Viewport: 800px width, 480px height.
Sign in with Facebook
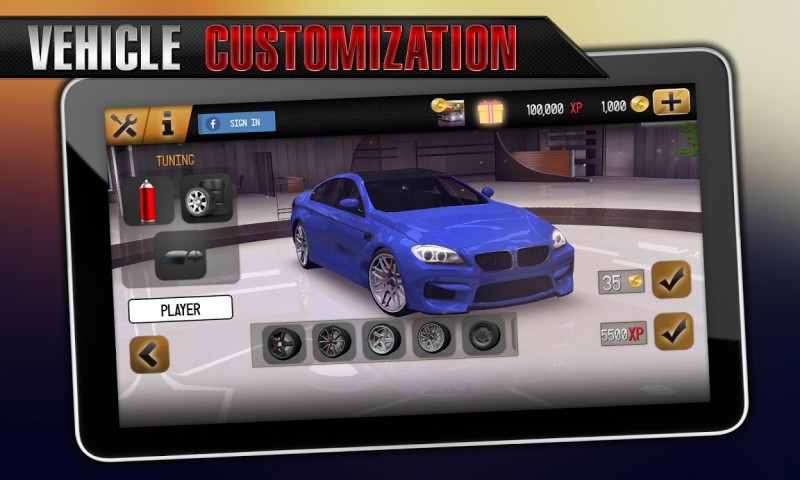click(236, 123)
